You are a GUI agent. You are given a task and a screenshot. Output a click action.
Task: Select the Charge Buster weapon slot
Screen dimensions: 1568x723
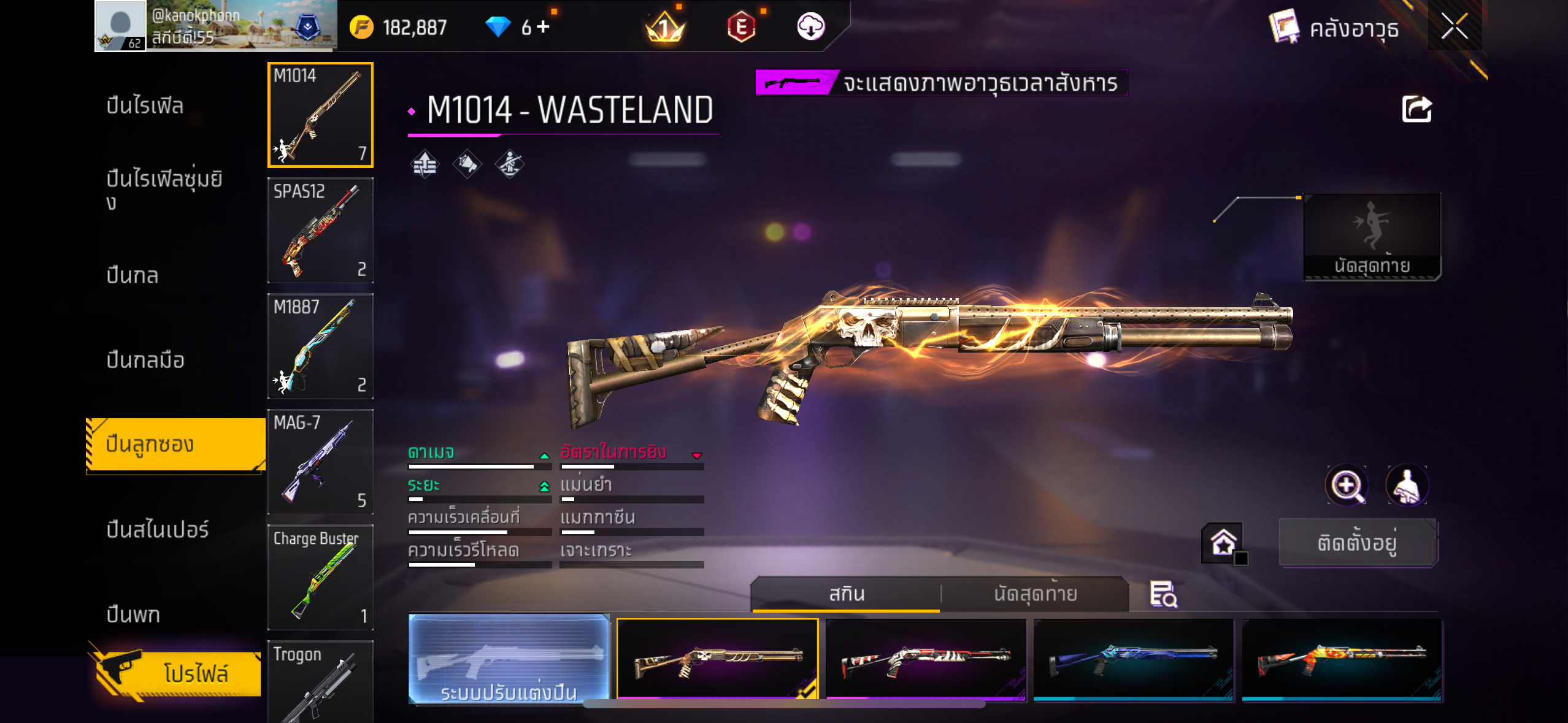tap(320, 577)
